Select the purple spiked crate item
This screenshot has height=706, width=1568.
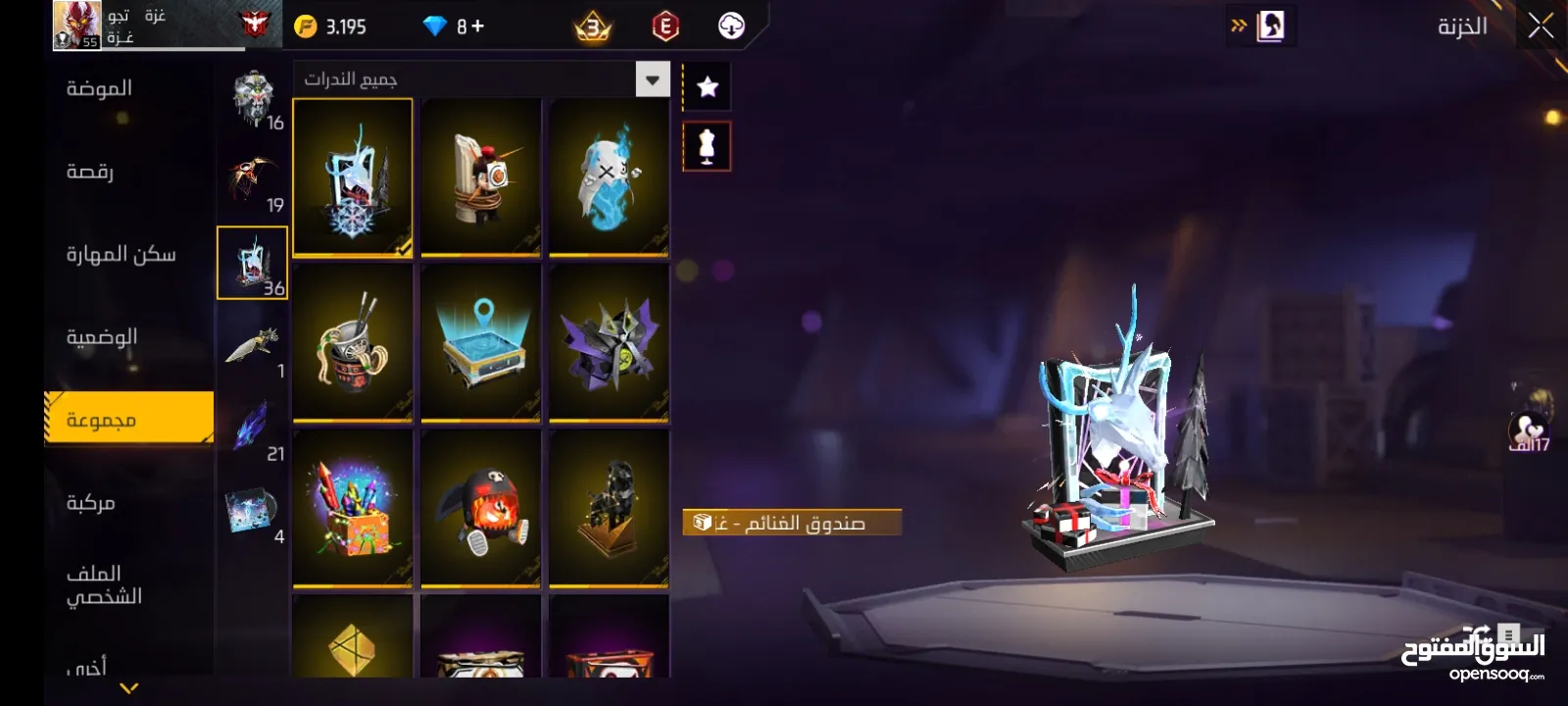[x=609, y=343]
